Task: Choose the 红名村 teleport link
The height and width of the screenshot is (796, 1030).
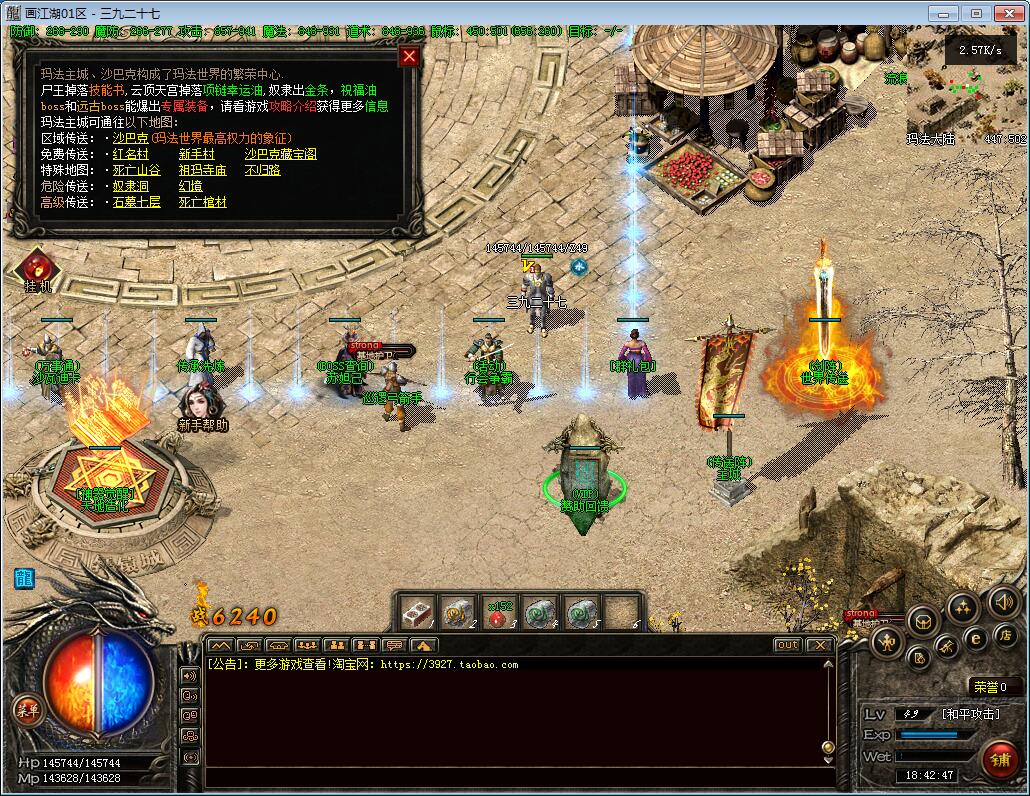Action: coord(130,154)
